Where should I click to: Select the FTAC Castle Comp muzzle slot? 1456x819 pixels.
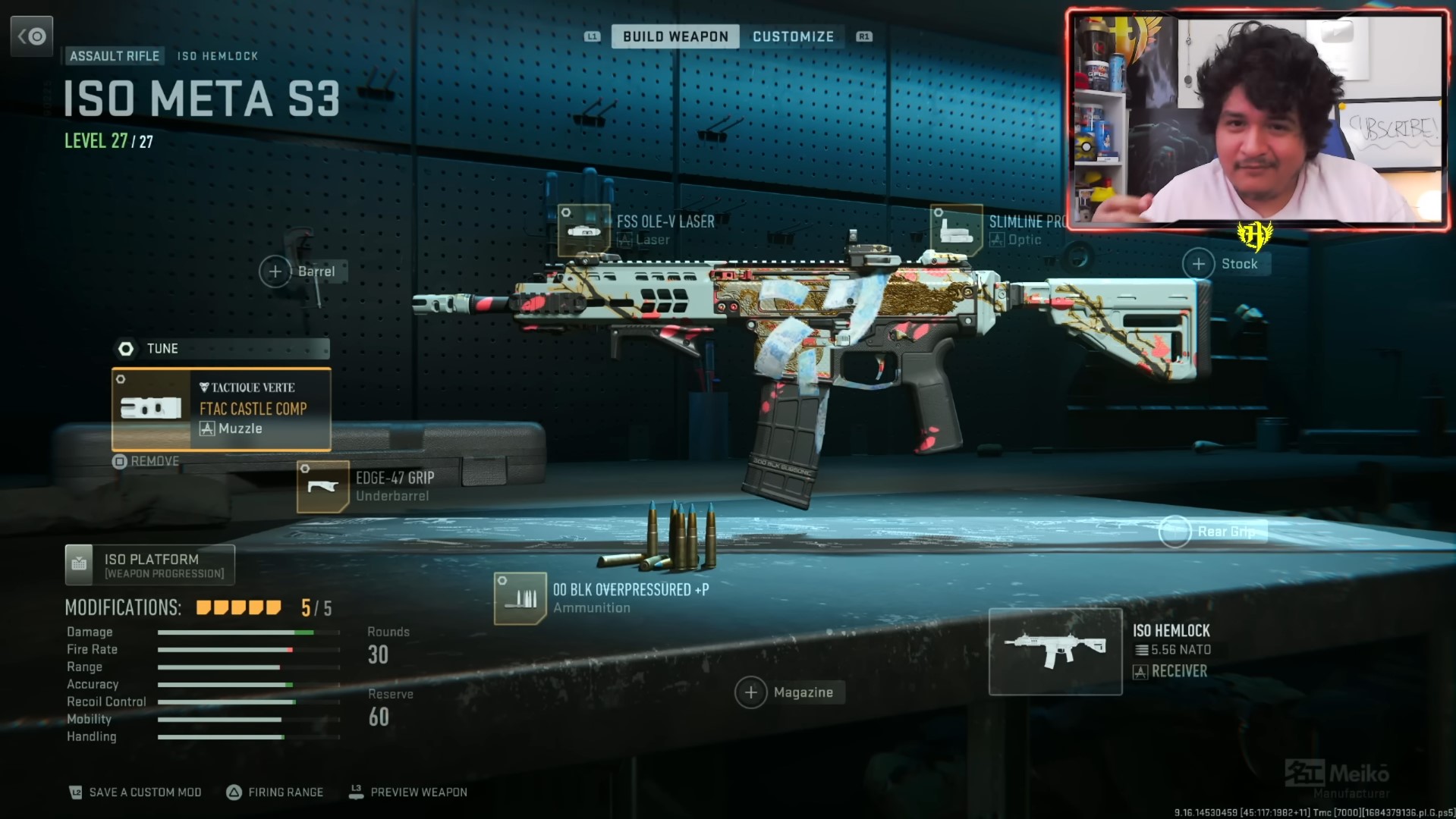(x=222, y=409)
